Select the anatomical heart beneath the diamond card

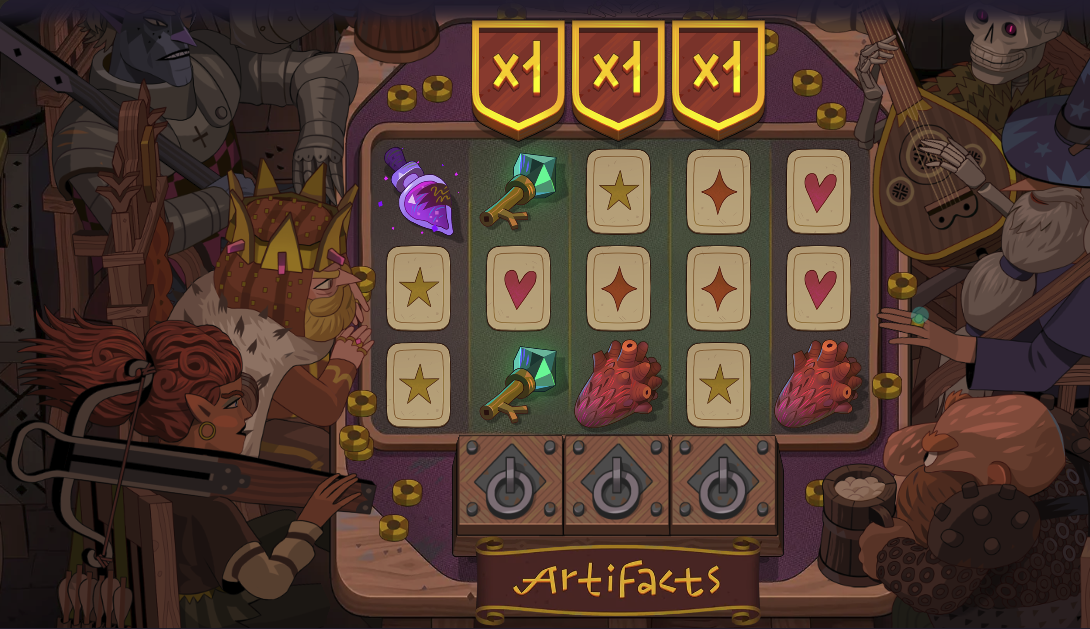(x=618, y=384)
